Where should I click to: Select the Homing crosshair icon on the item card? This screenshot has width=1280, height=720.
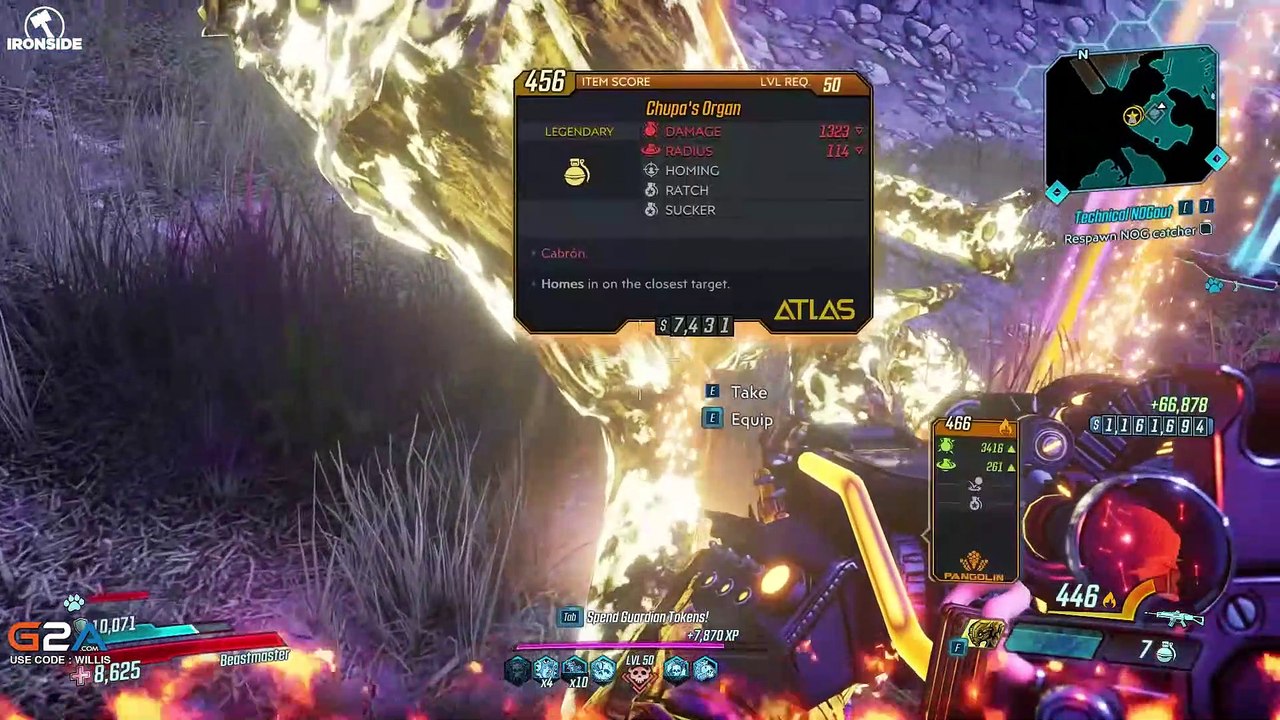click(652, 170)
